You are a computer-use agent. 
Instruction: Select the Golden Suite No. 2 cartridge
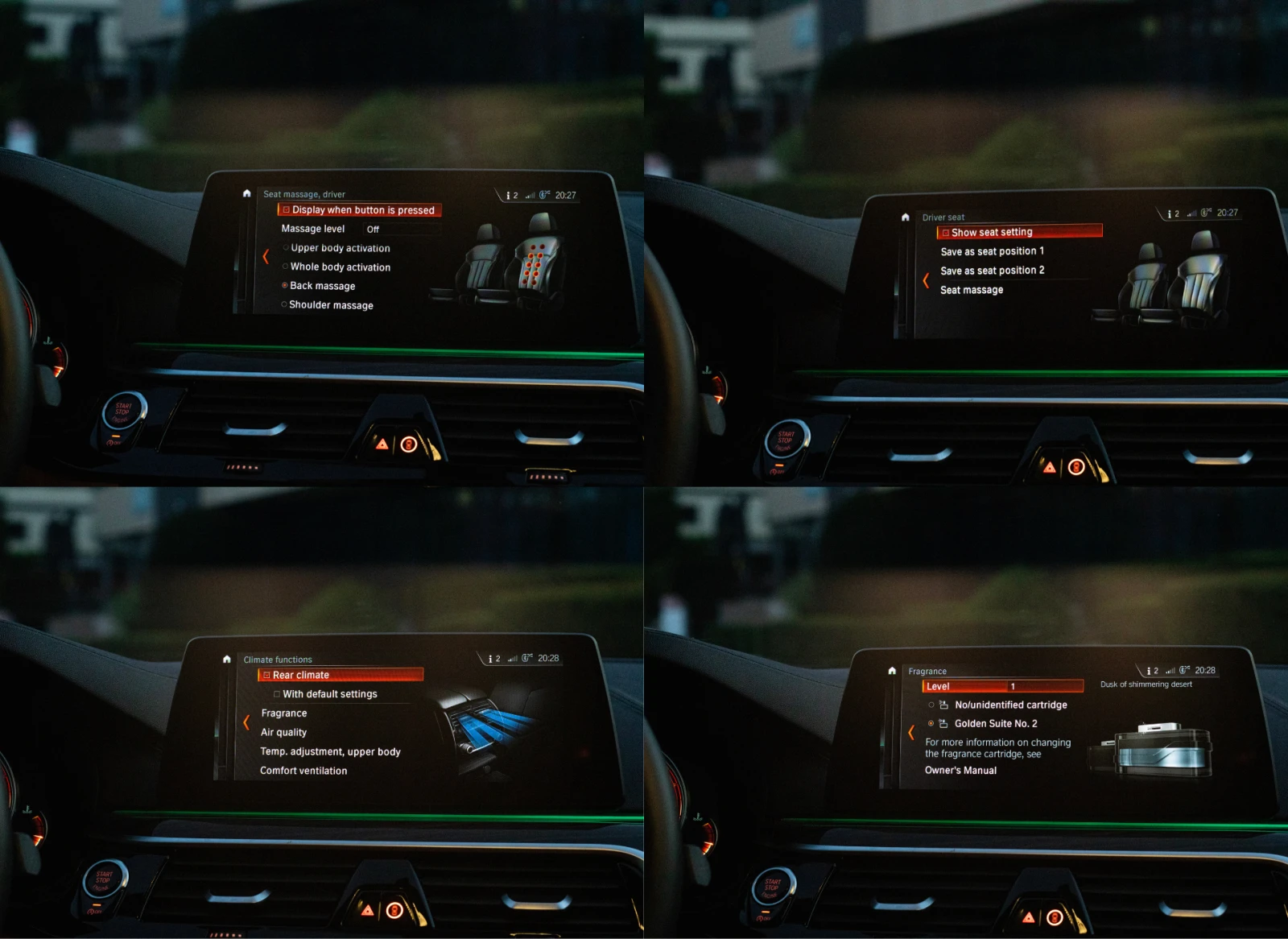(x=998, y=723)
